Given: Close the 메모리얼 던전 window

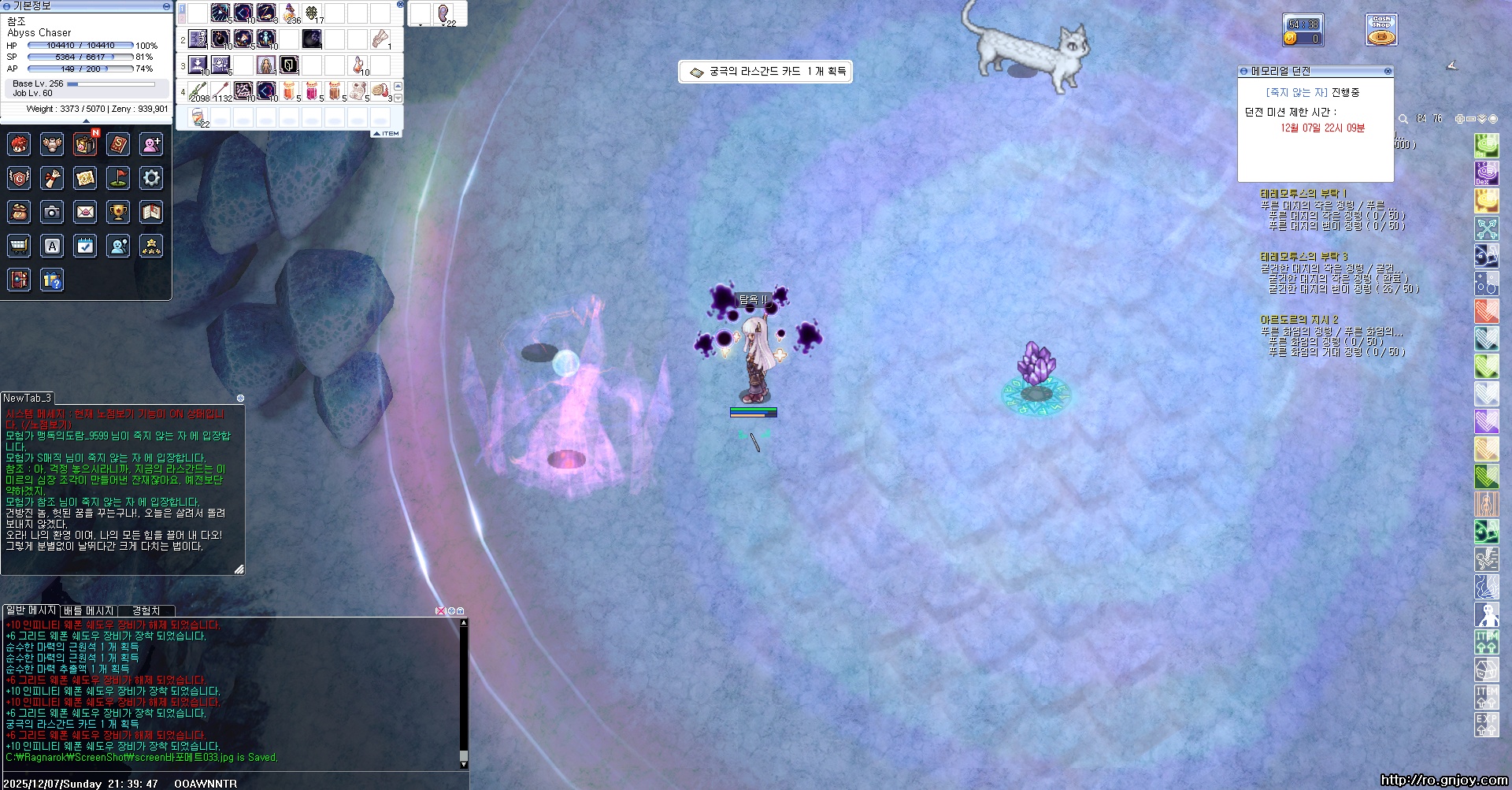Looking at the screenshot, I should pyautogui.click(x=1388, y=71).
